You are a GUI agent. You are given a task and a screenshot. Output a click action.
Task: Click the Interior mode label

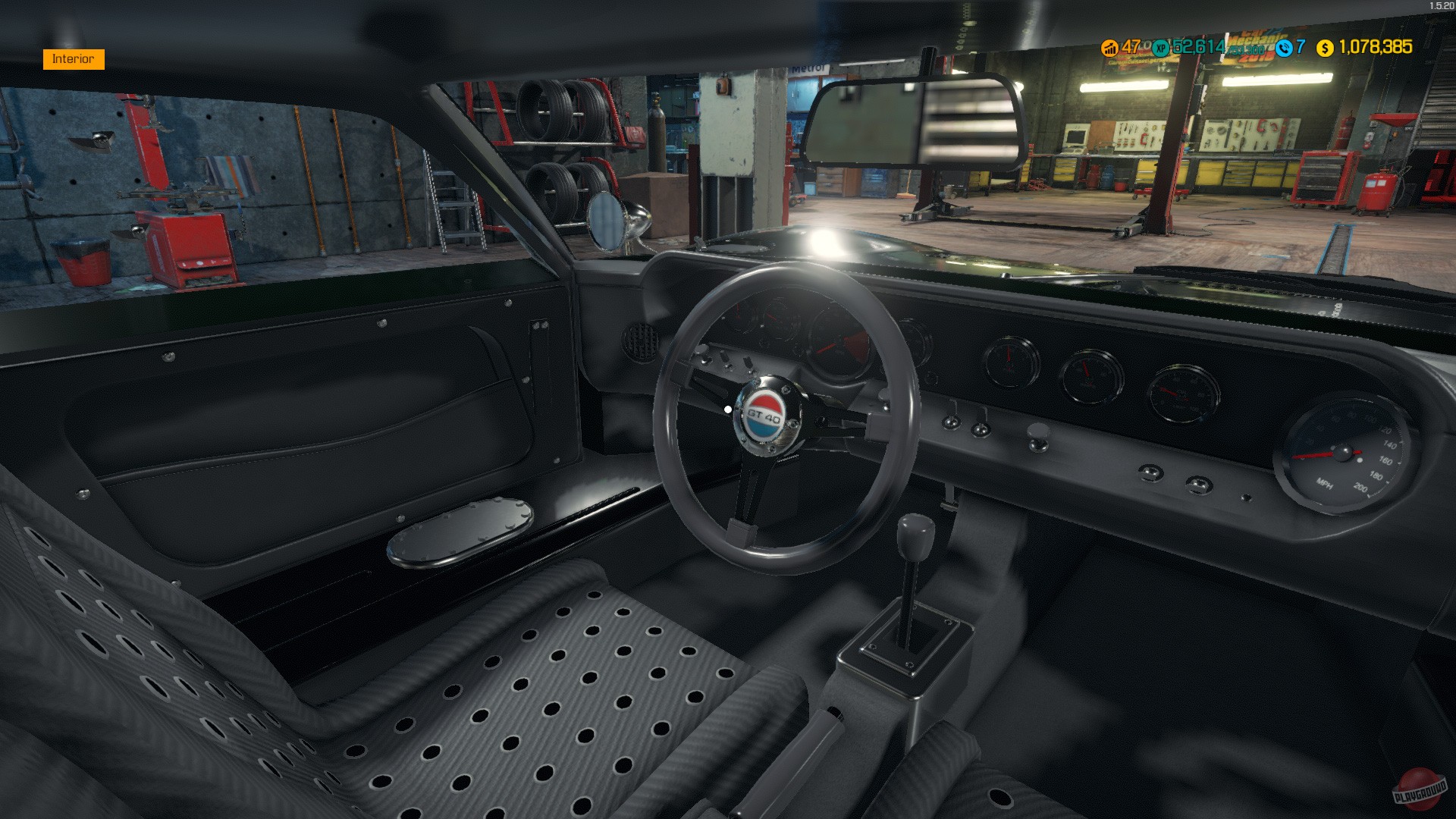coord(73,58)
